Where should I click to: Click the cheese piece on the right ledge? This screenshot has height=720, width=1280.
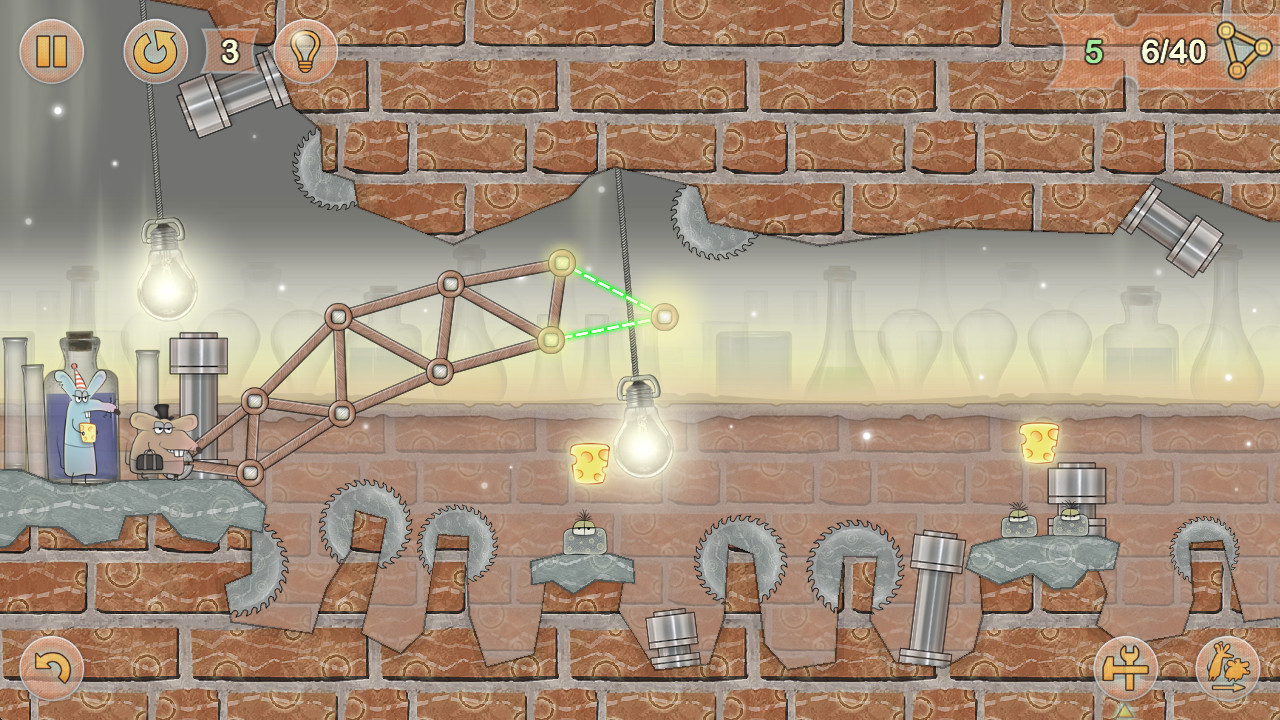coord(1037,440)
